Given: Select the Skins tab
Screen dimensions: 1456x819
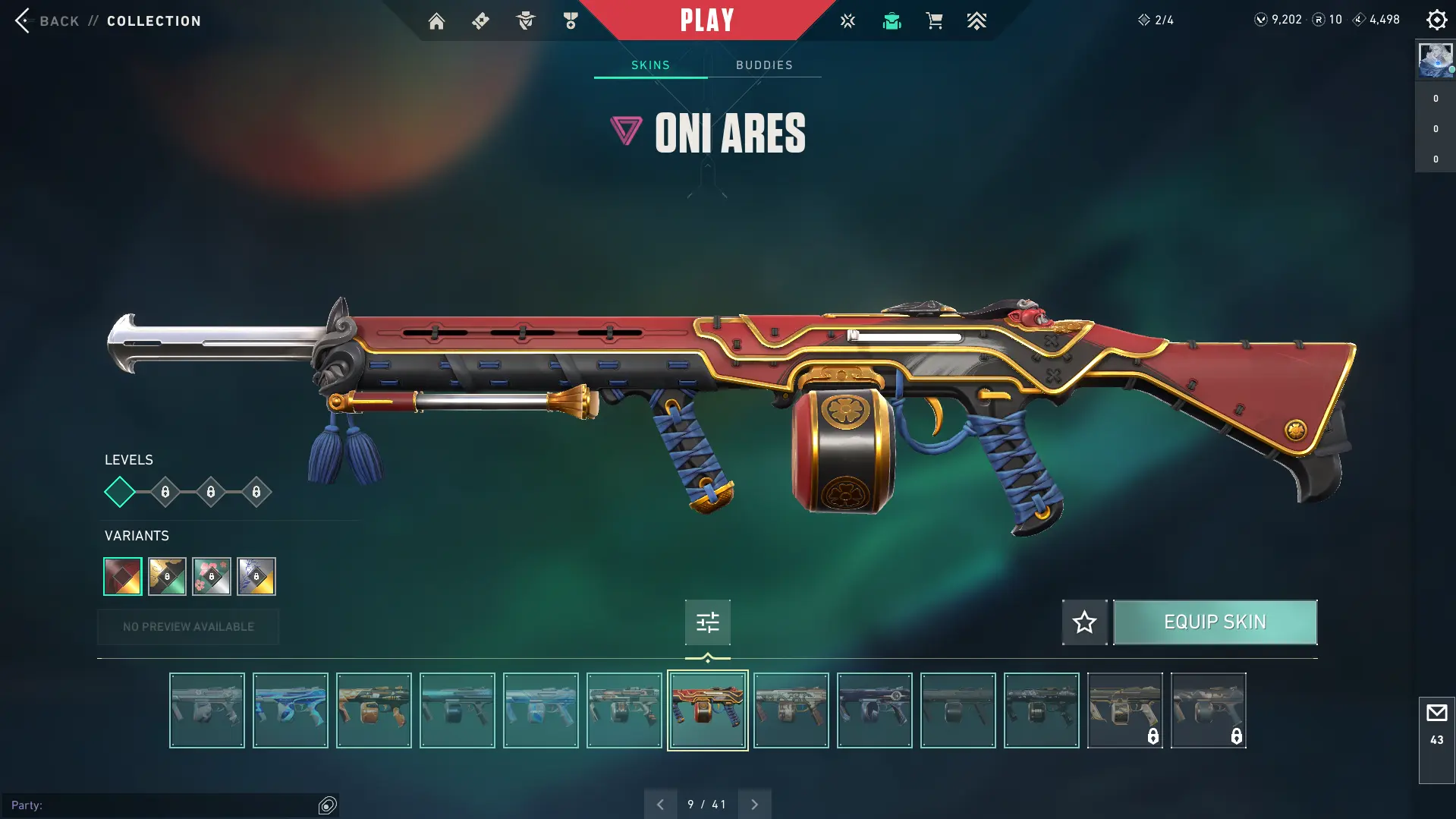Looking at the screenshot, I should pos(650,65).
